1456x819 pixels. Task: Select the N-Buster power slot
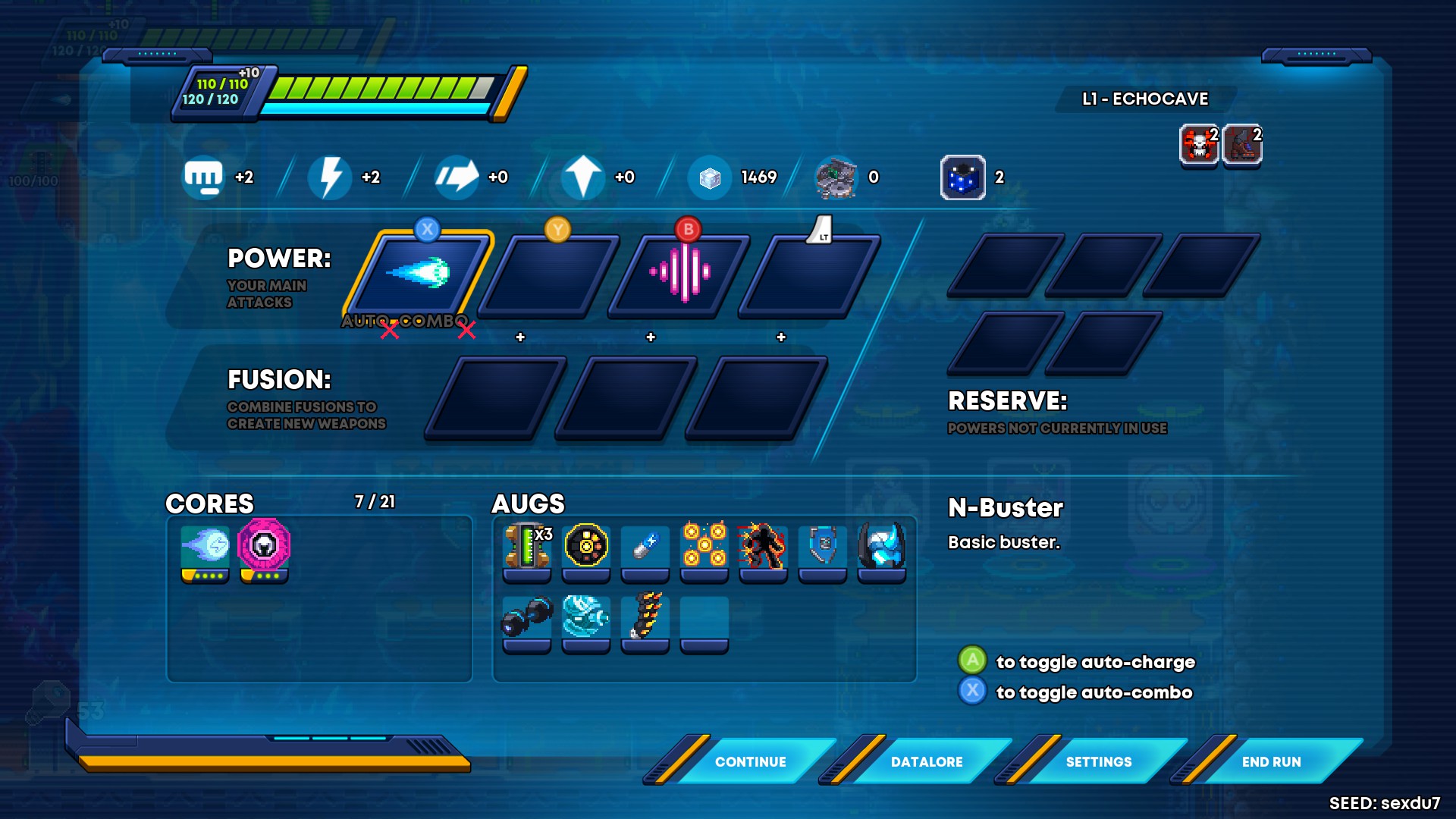(x=419, y=274)
